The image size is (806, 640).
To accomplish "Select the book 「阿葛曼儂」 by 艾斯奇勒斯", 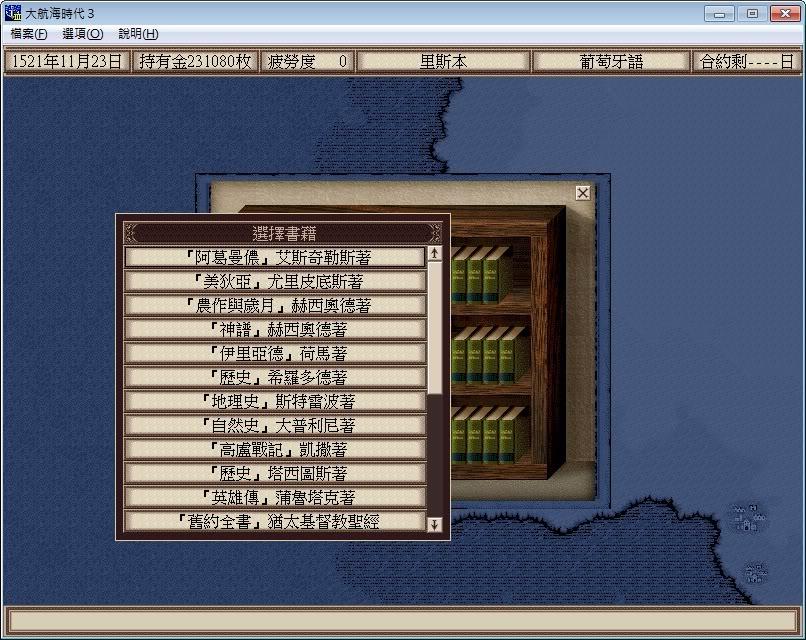I will click(x=275, y=257).
